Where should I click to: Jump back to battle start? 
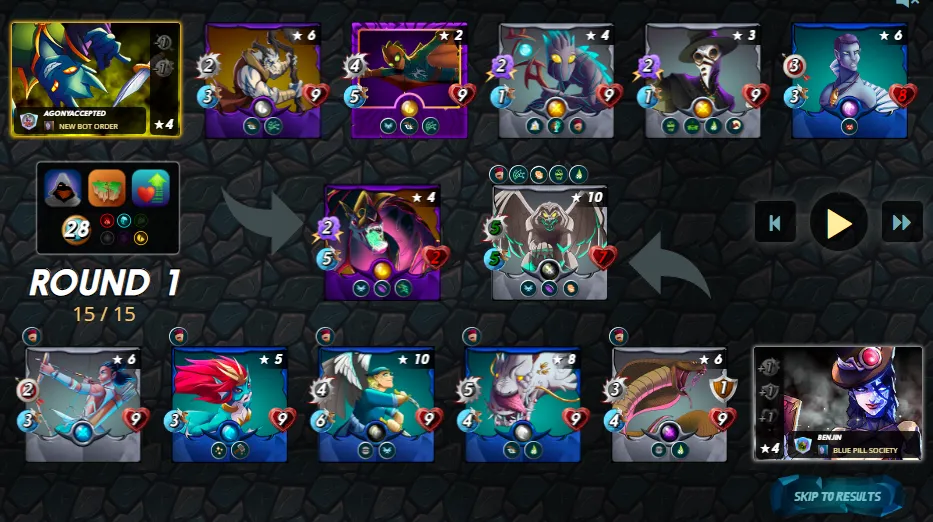pyautogui.click(x=775, y=223)
